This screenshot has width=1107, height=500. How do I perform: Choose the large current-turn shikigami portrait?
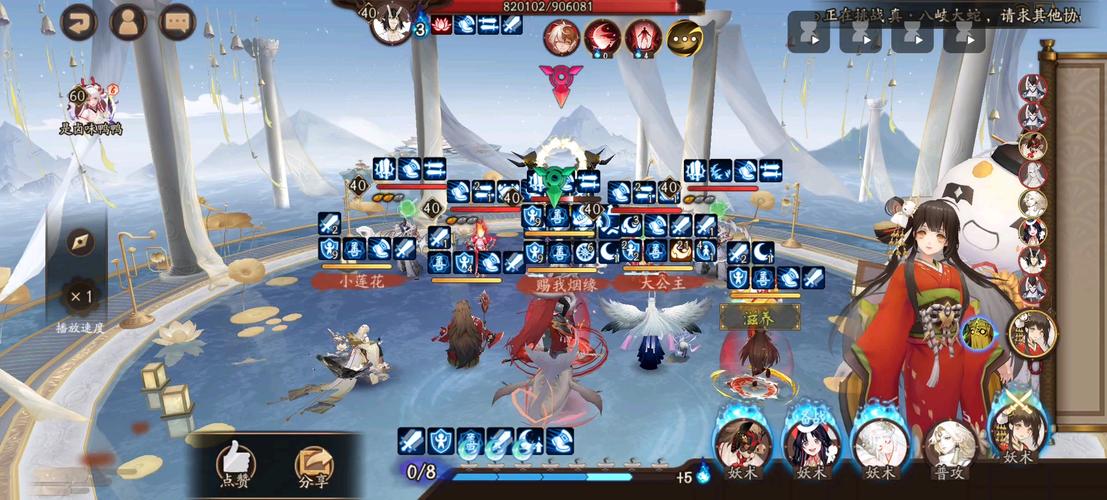point(1033,333)
